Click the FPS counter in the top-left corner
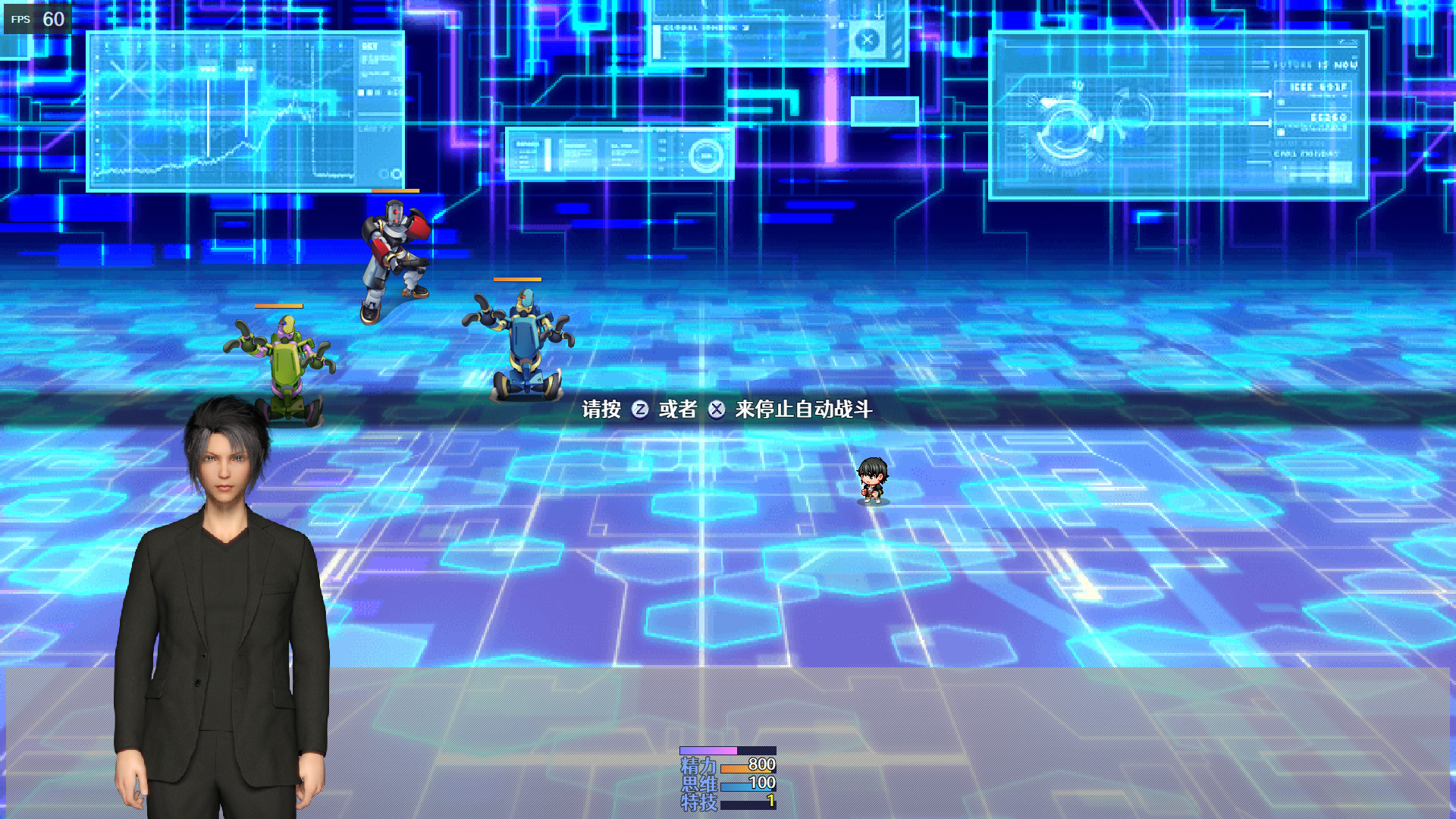The height and width of the screenshot is (819, 1456). click(36, 18)
